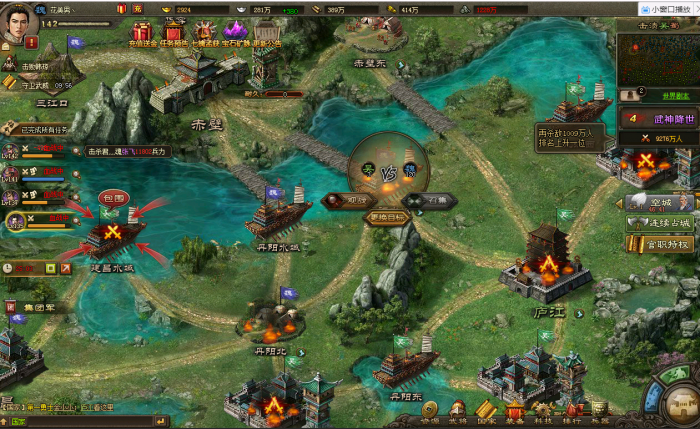
Task: Click the minimap panel
Action: point(656,58)
